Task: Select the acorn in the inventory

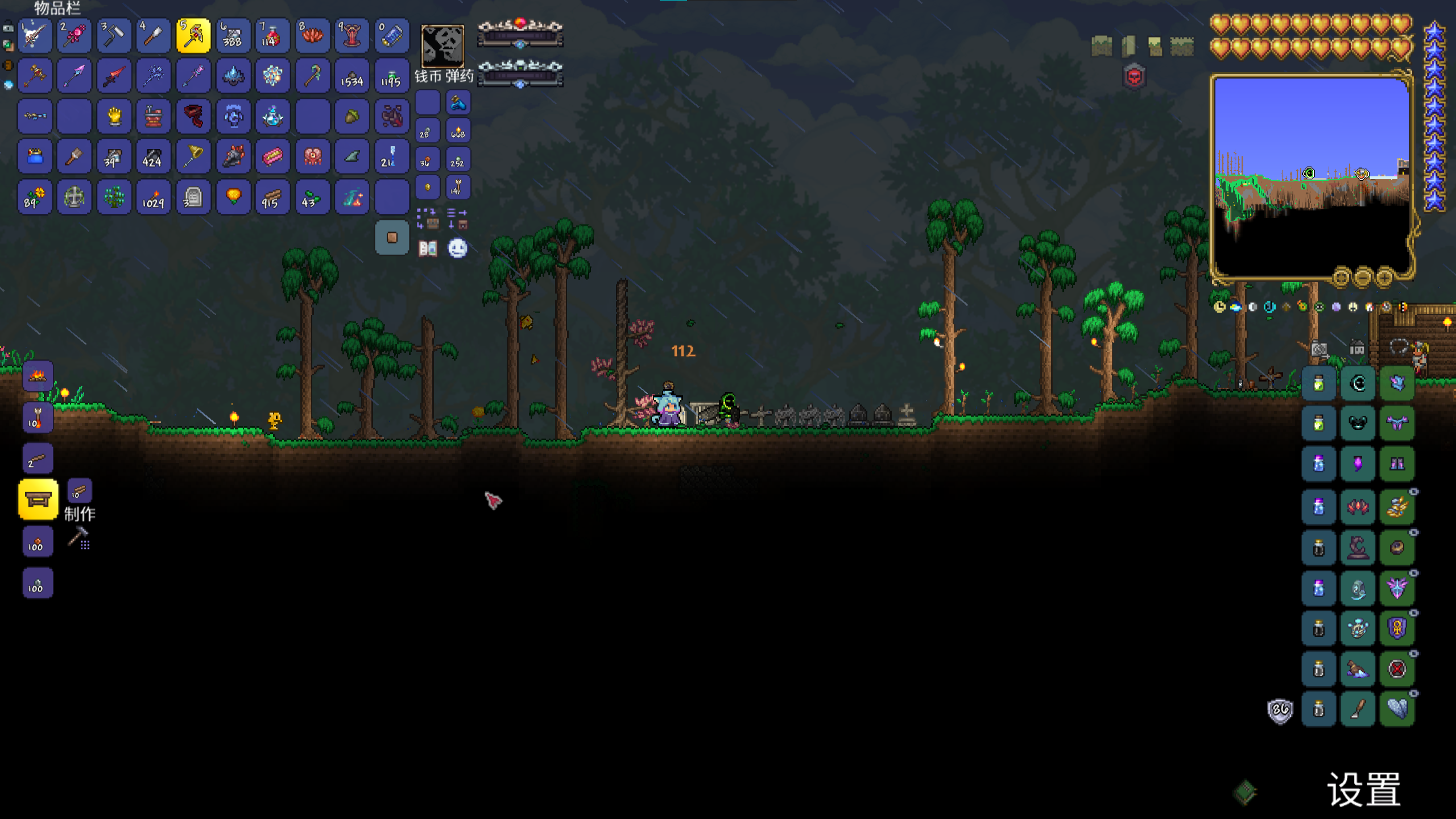Action: pos(352,117)
